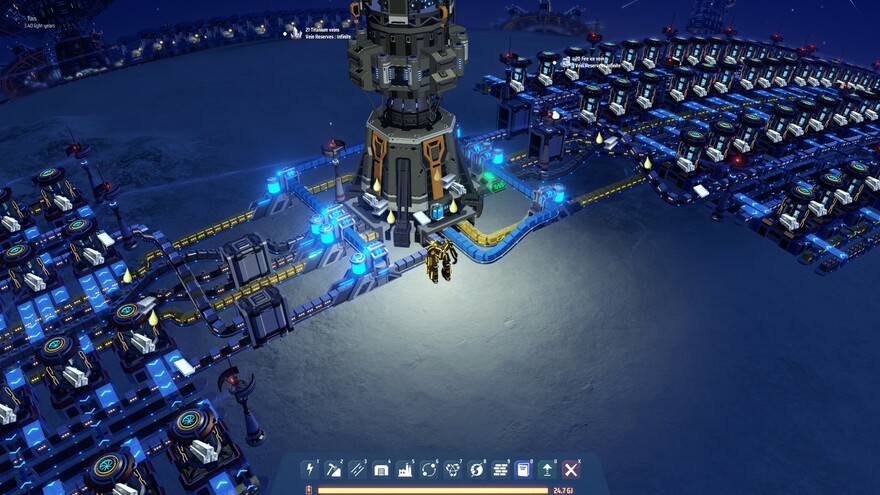
Task: Open the highlighted Blueprint book tool
Action: [x=523, y=469]
